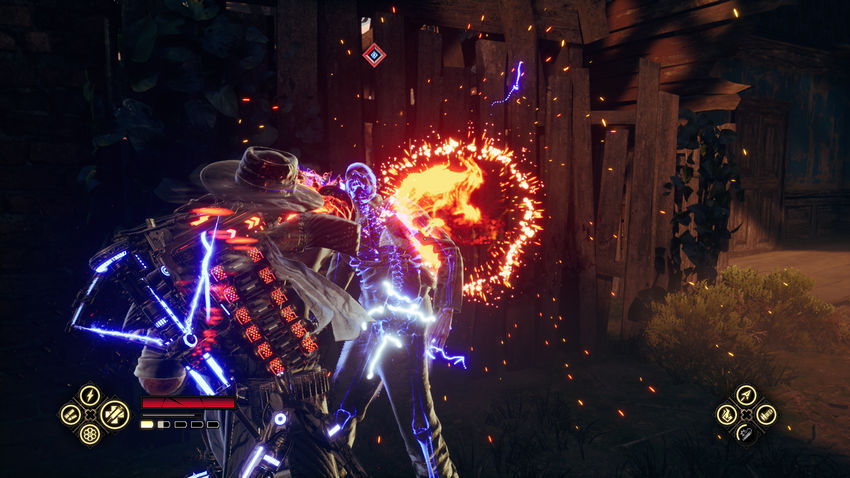Pick the arrowhead icon in right wheel
Image resolution: width=850 pixels, height=478 pixels.
pyautogui.click(x=746, y=395)
